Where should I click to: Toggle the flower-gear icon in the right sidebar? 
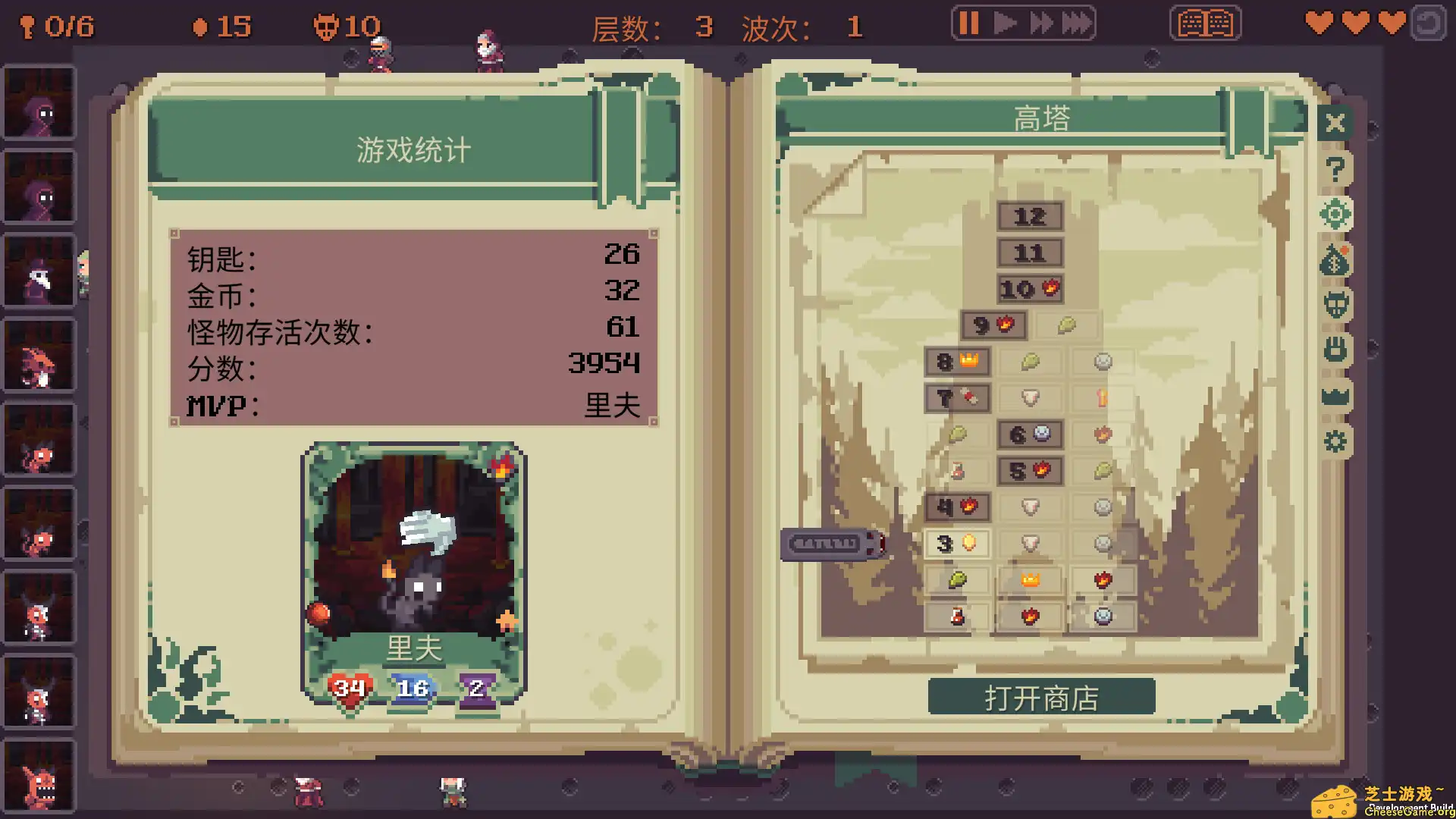click(x=1335, y=215)
